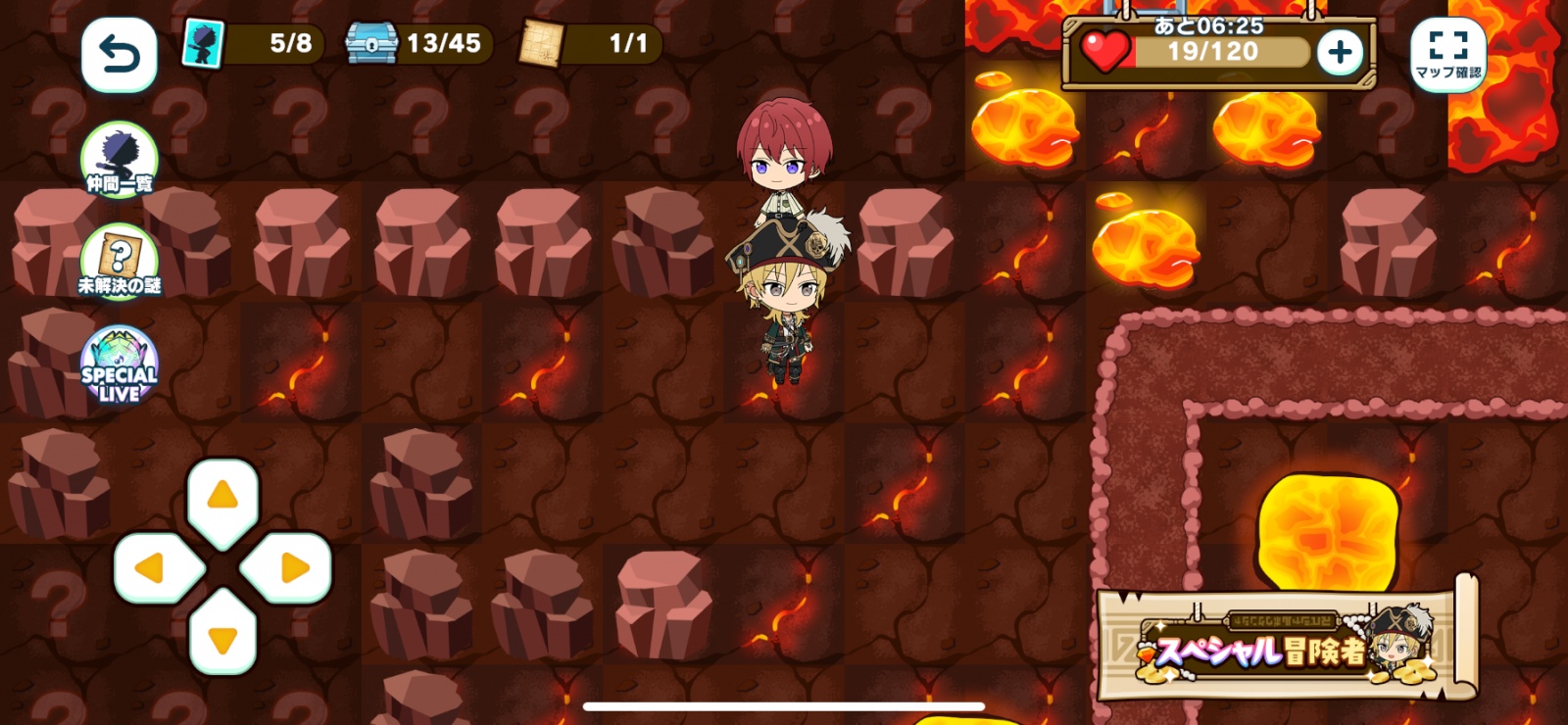Image resolution: width=1568 pixels, height=725 pixels.
Task: Add hearts with the plus button
Action: [x=1340, y=53]
